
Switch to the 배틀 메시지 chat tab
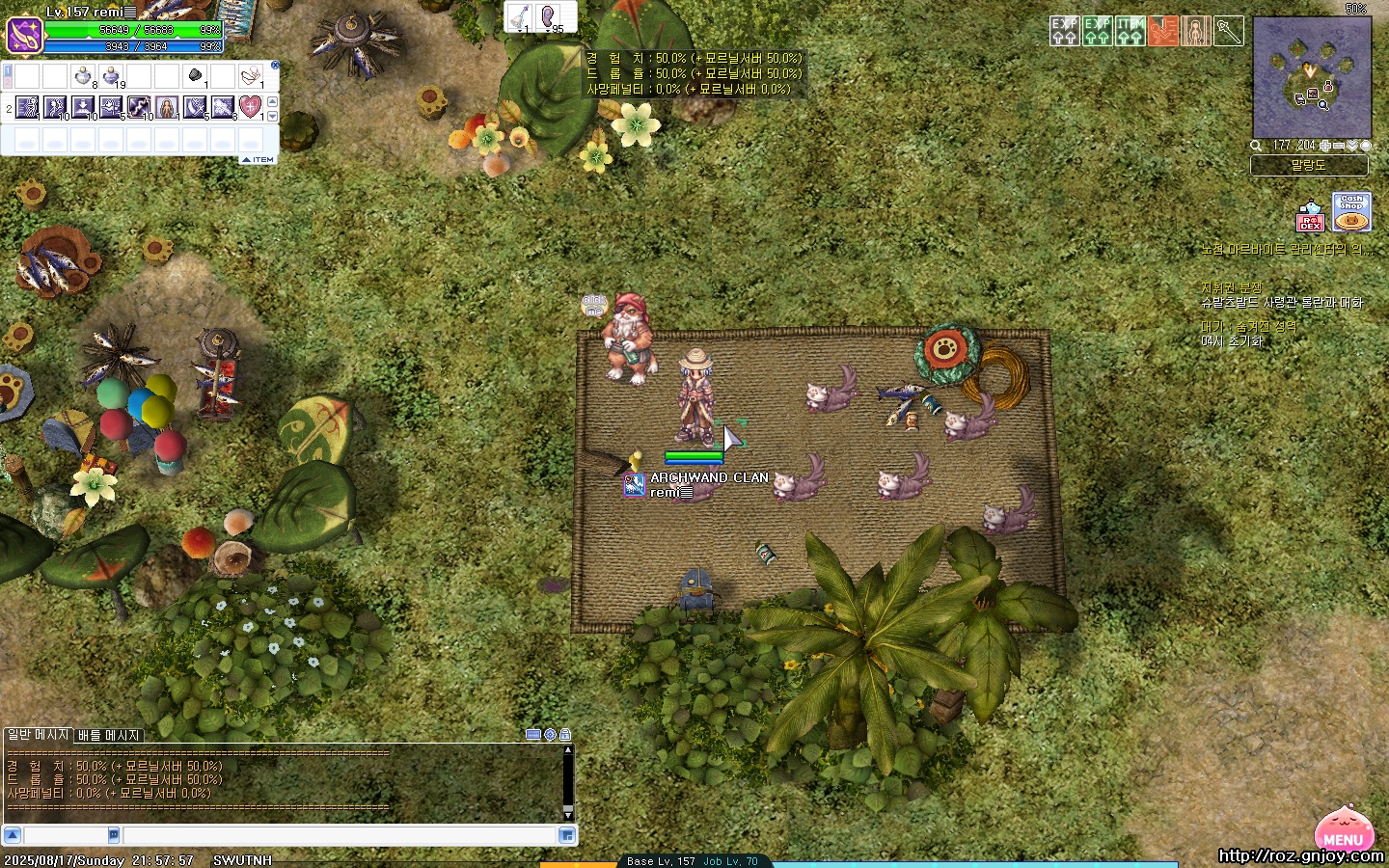(109, 735)
